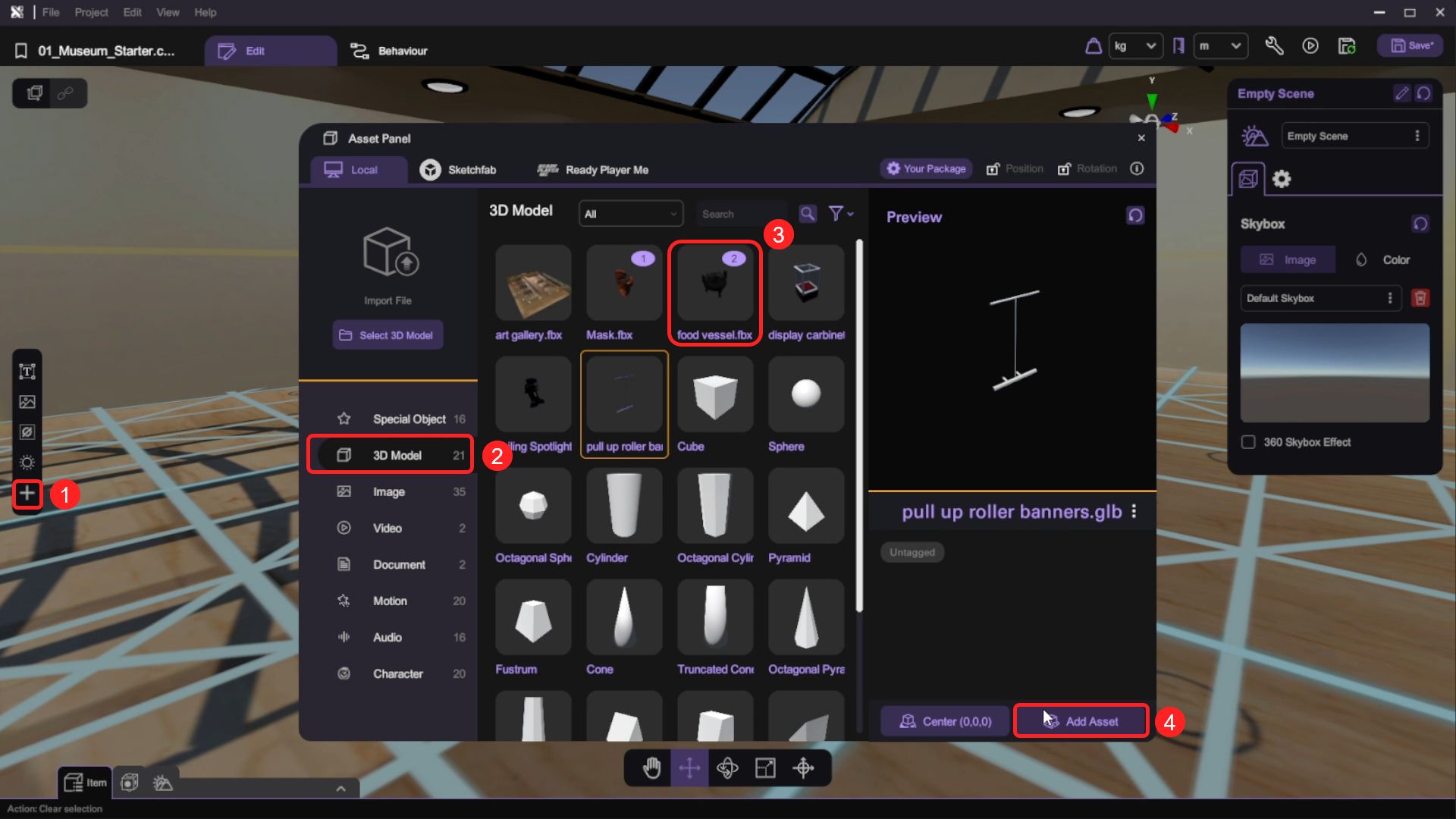Open the All filter dropdown

pos(630,215)
